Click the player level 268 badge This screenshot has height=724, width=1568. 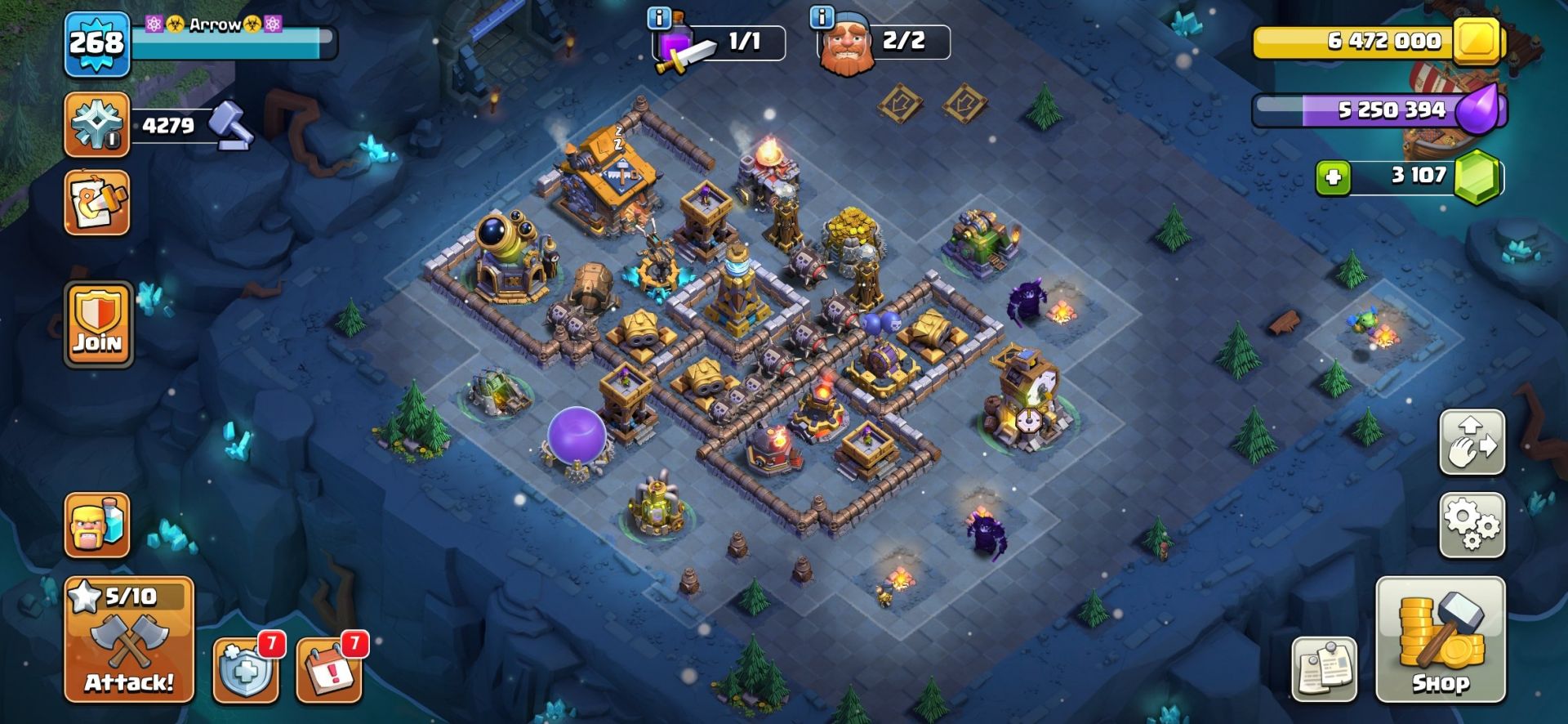tap(97, 44)
